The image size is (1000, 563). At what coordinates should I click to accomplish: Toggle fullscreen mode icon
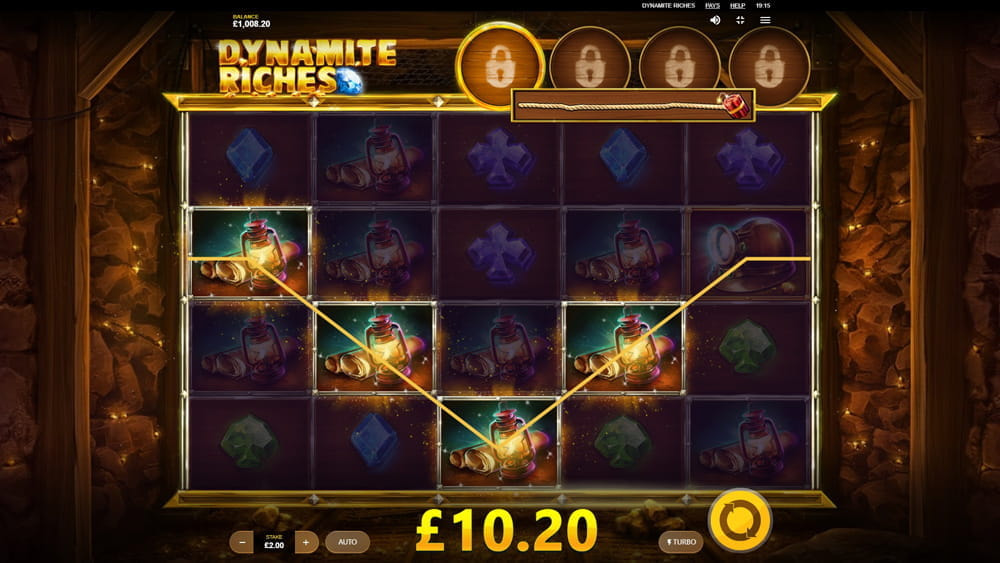pos(740,20)
